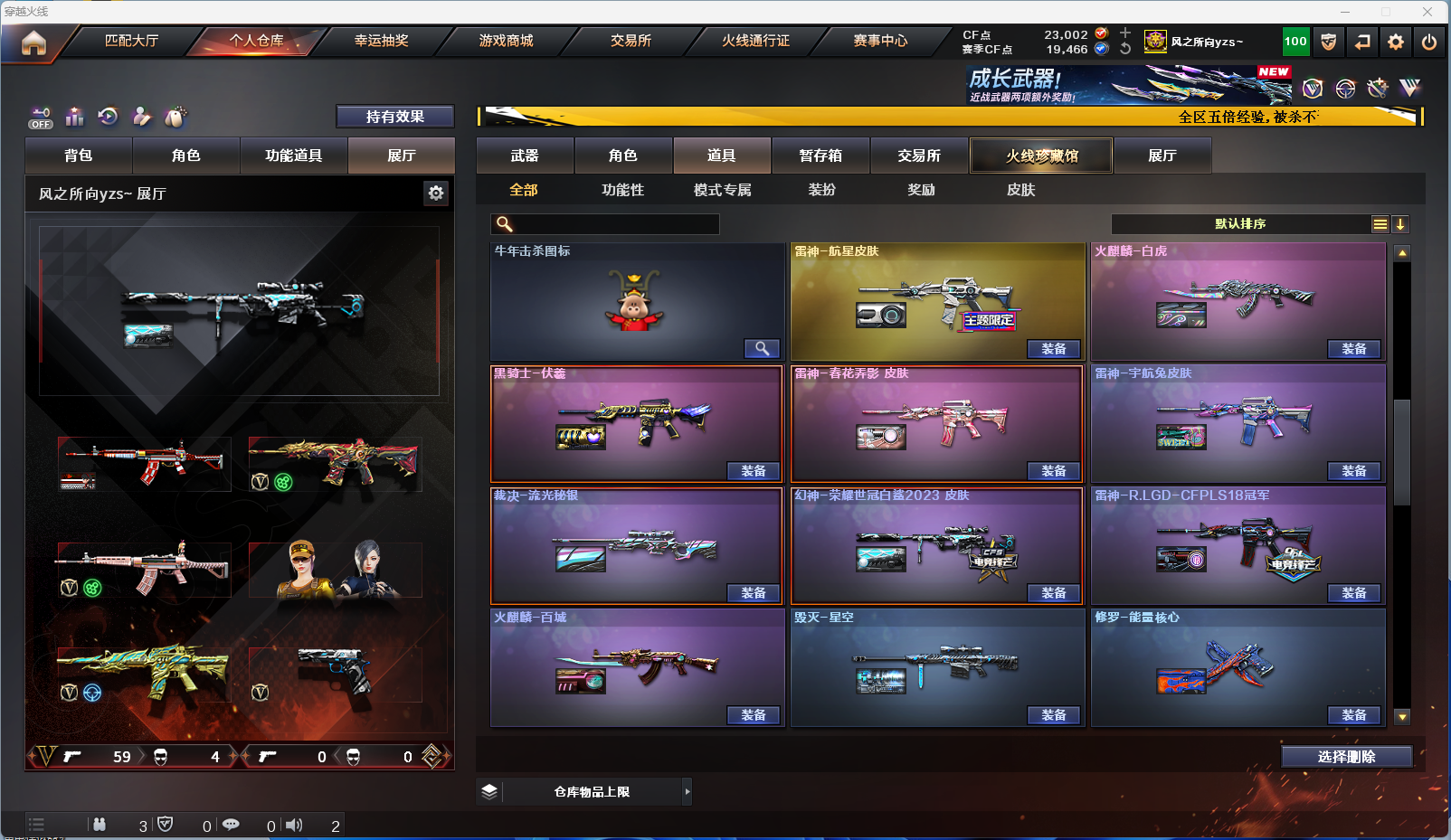Open the showroom gear settings

coord(436,193)
